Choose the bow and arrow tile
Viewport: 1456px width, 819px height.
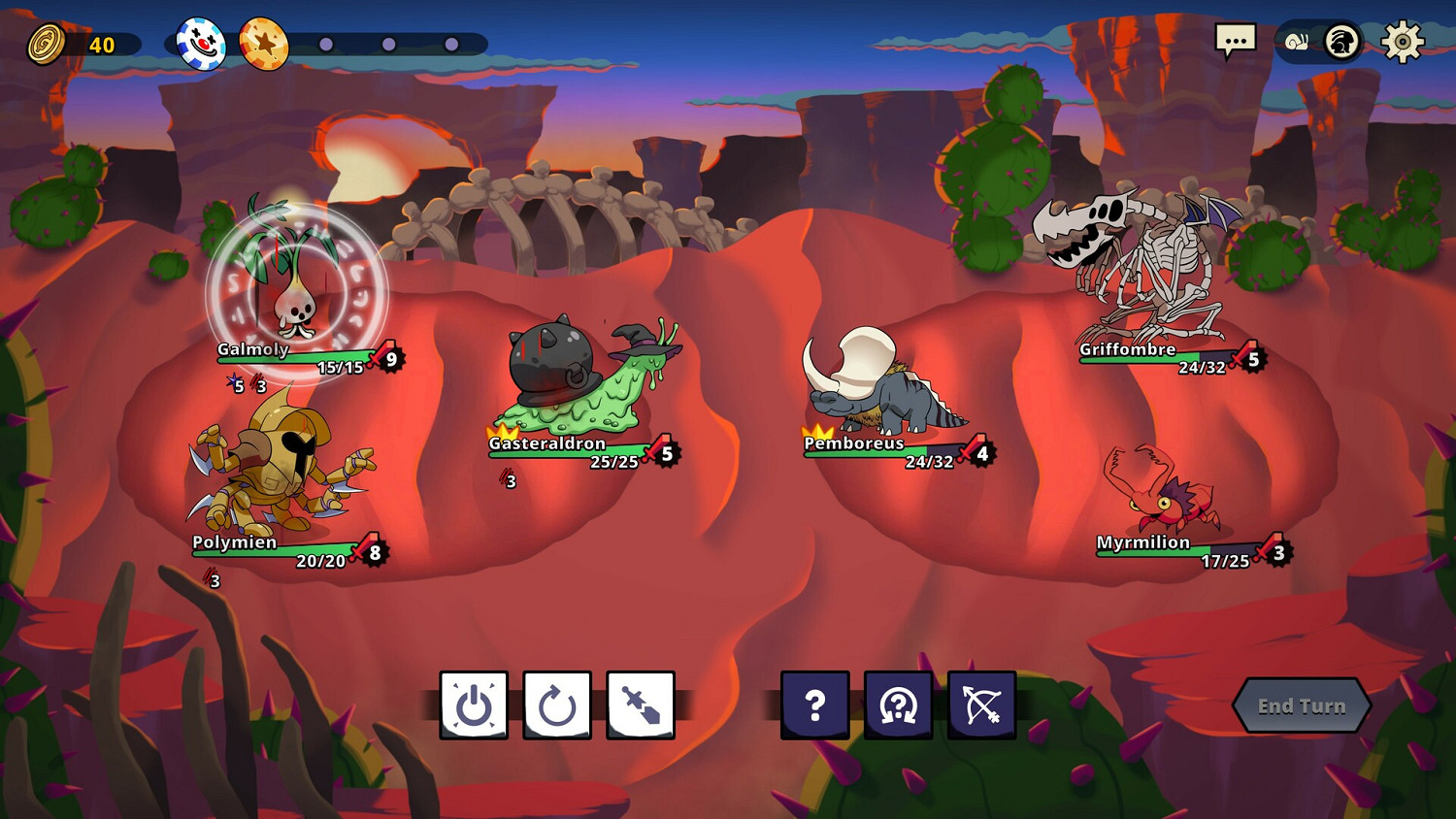(x=982, y=705)
